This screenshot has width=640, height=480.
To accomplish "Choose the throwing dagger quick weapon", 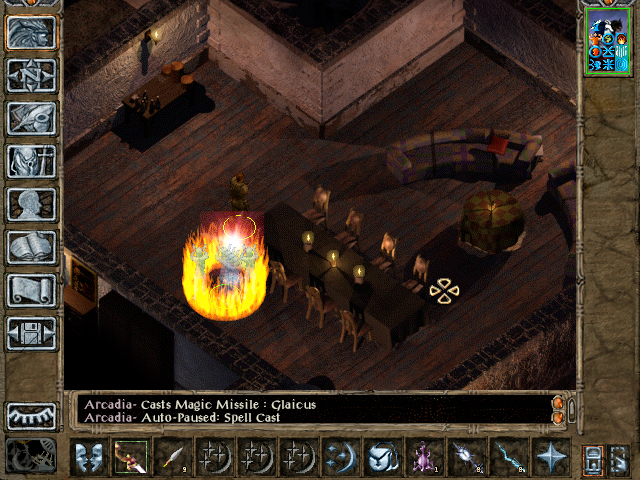I will (x=173, y=456).
